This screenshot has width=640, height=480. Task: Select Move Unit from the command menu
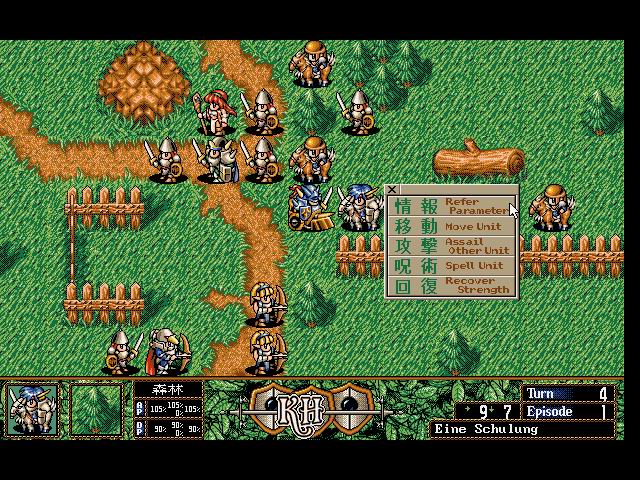452,227
